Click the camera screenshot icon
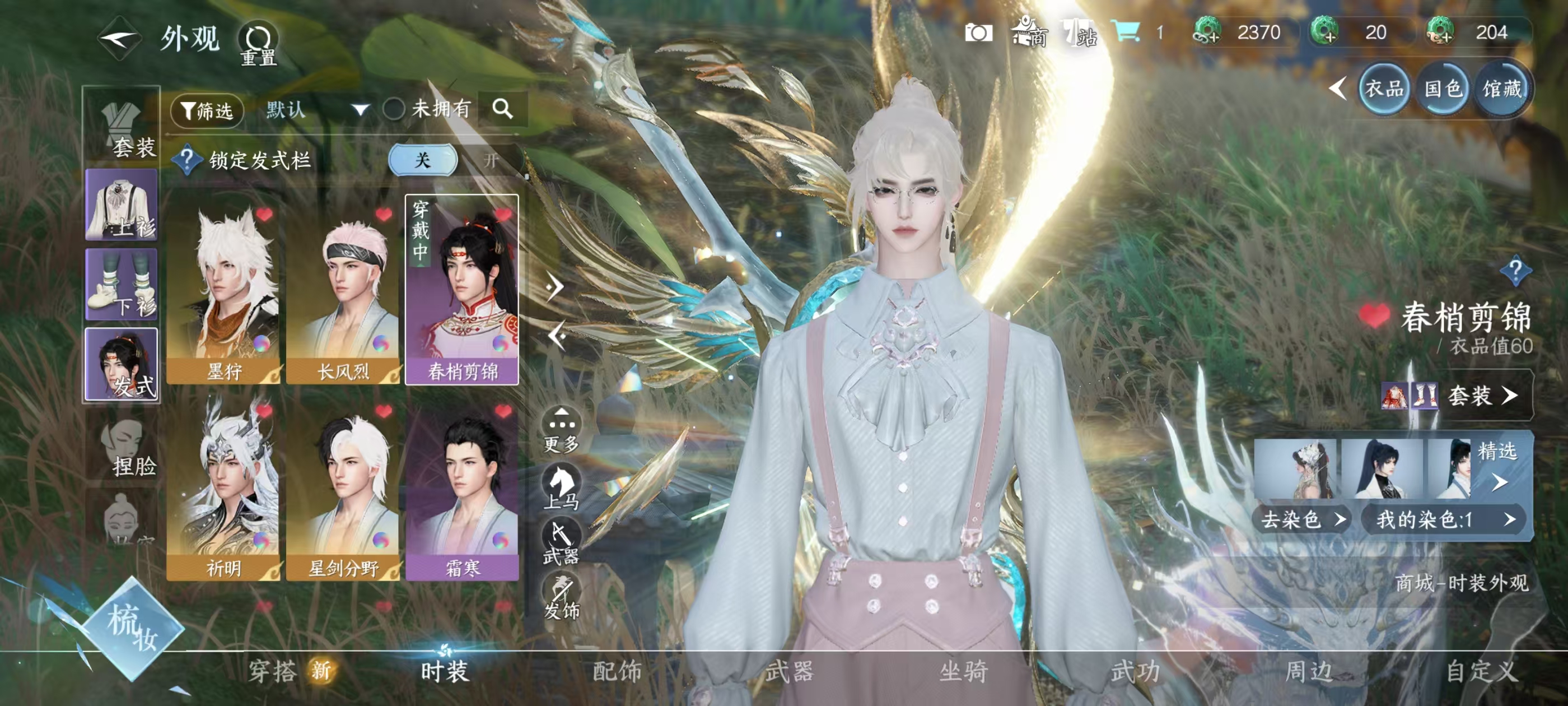This screenshot has height=706, width=1568. [981, 34]
